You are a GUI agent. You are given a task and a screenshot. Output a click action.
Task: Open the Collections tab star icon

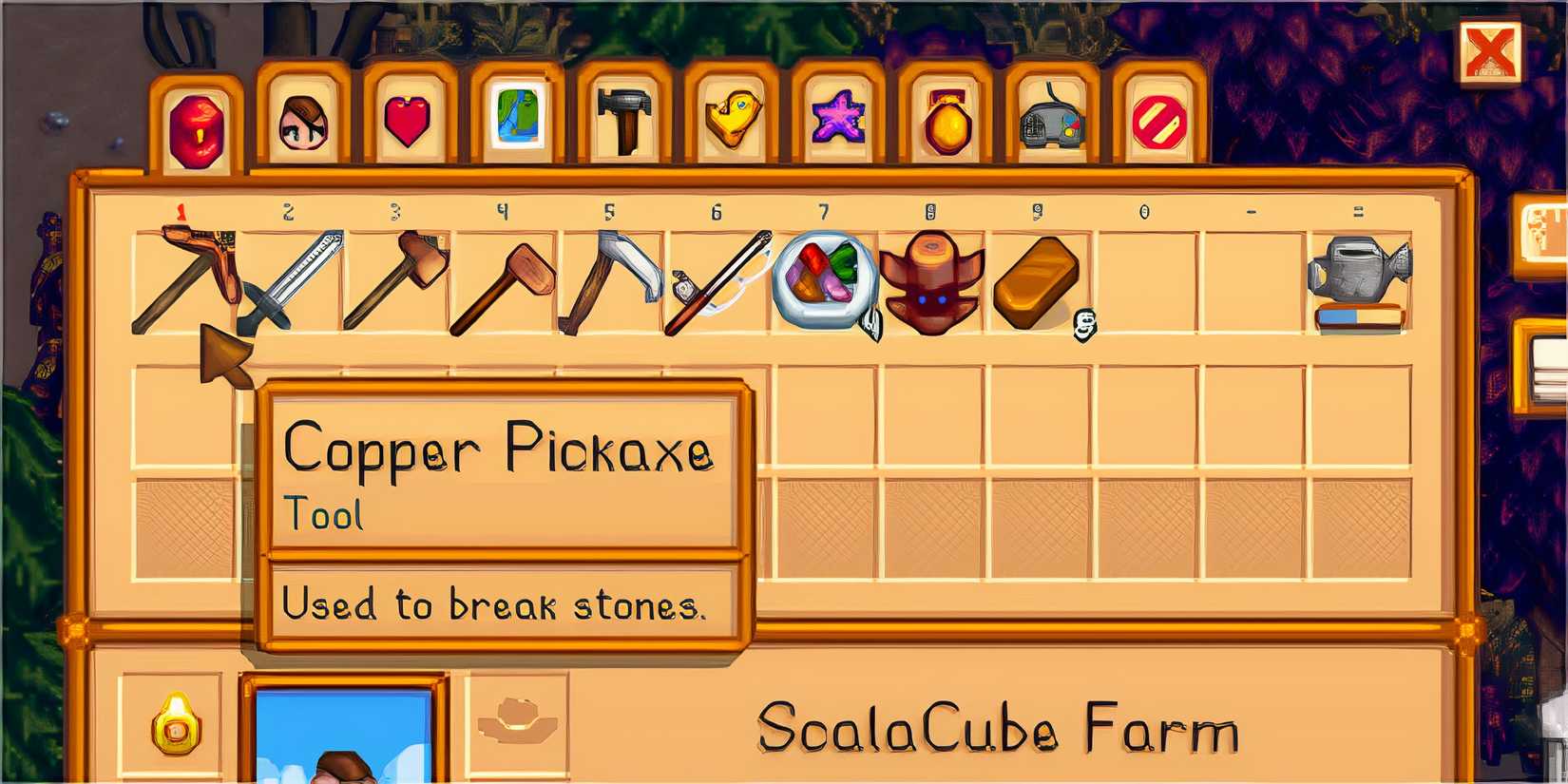click(x=836, y=119)
